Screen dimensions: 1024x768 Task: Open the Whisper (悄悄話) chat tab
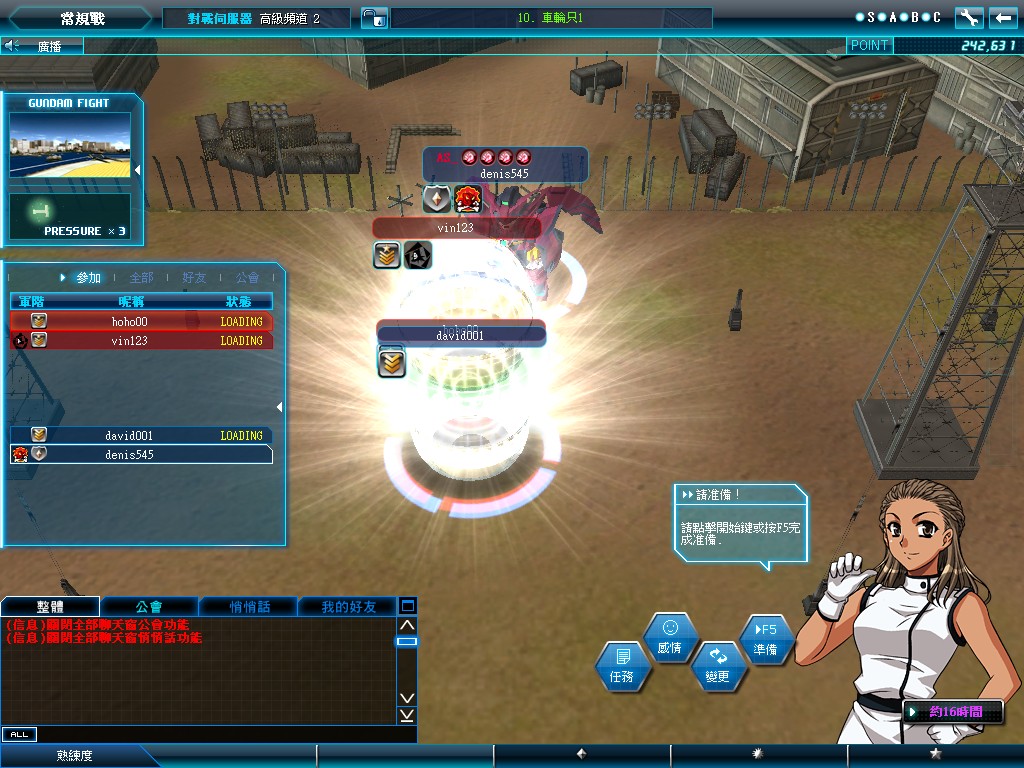click(x=249, y=606)
